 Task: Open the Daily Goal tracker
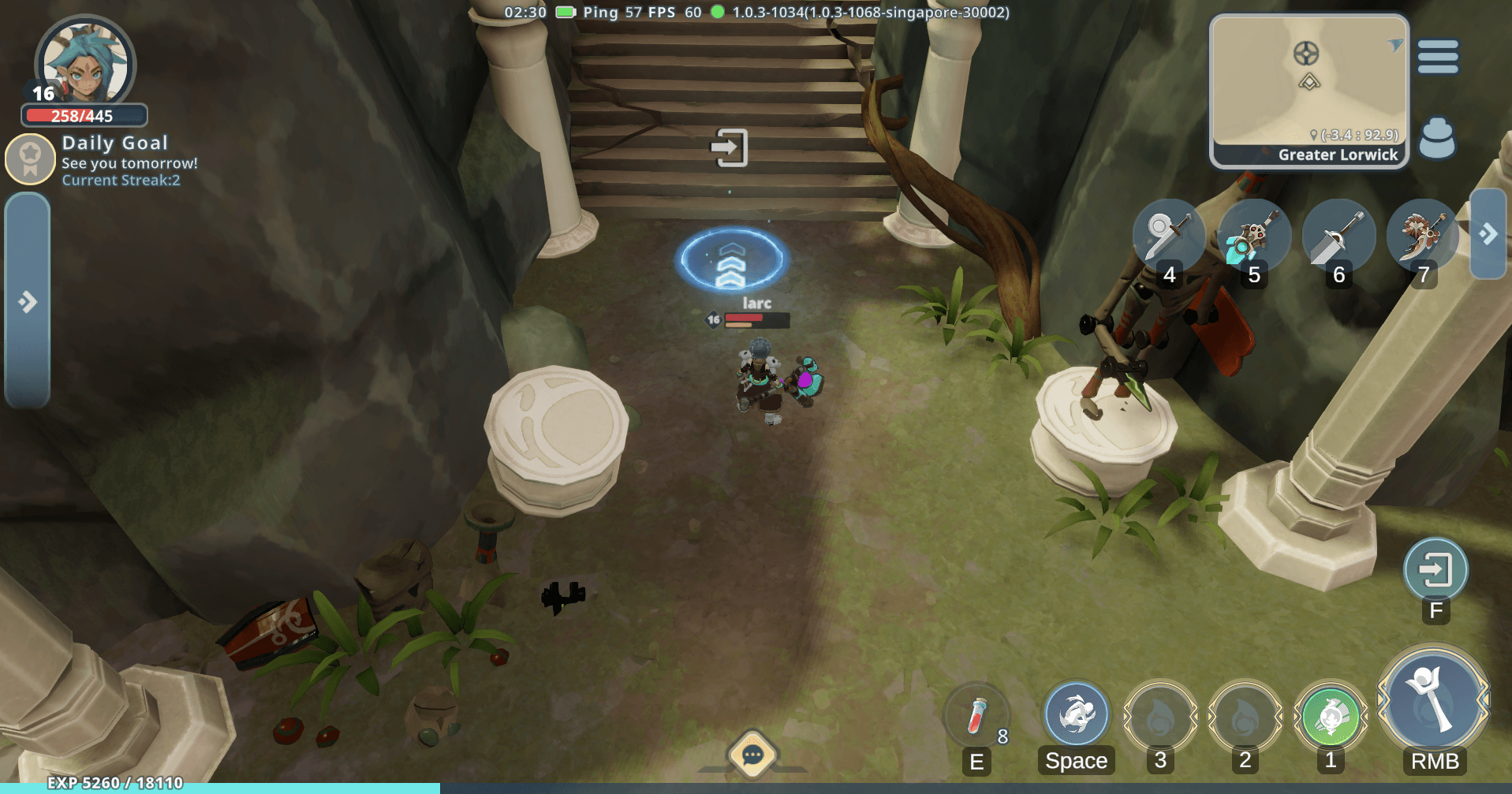pos(103,161)
